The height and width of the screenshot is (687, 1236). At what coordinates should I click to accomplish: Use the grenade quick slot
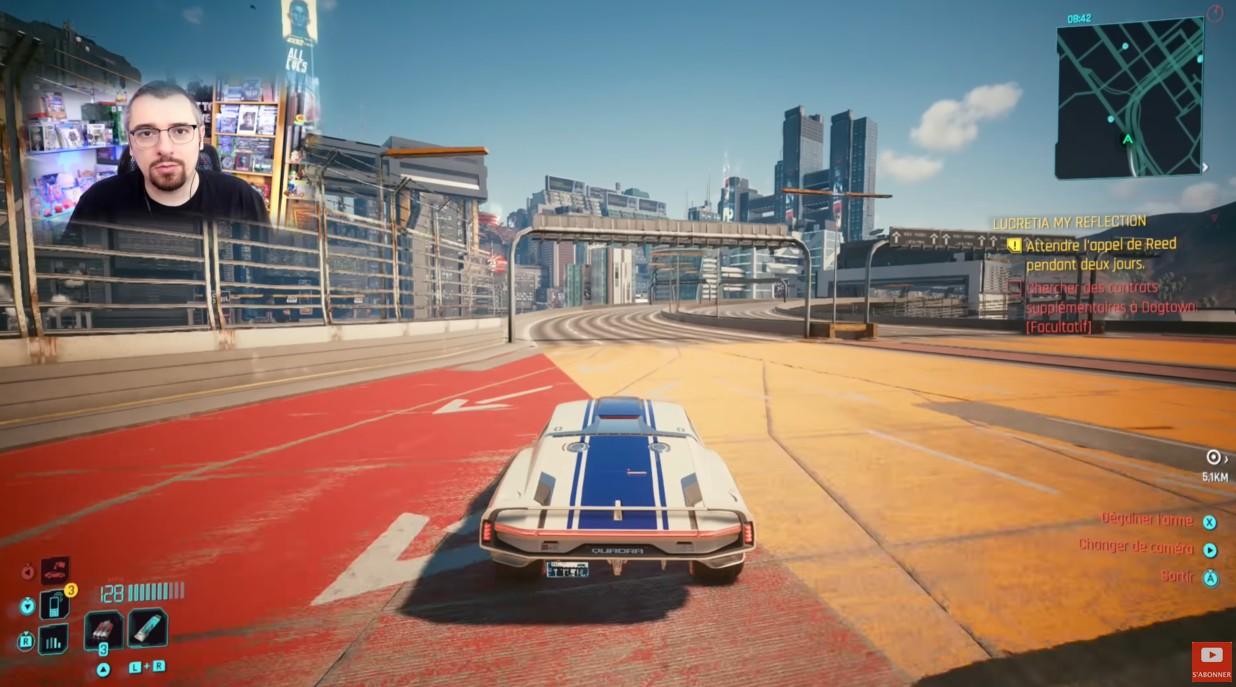103,630
